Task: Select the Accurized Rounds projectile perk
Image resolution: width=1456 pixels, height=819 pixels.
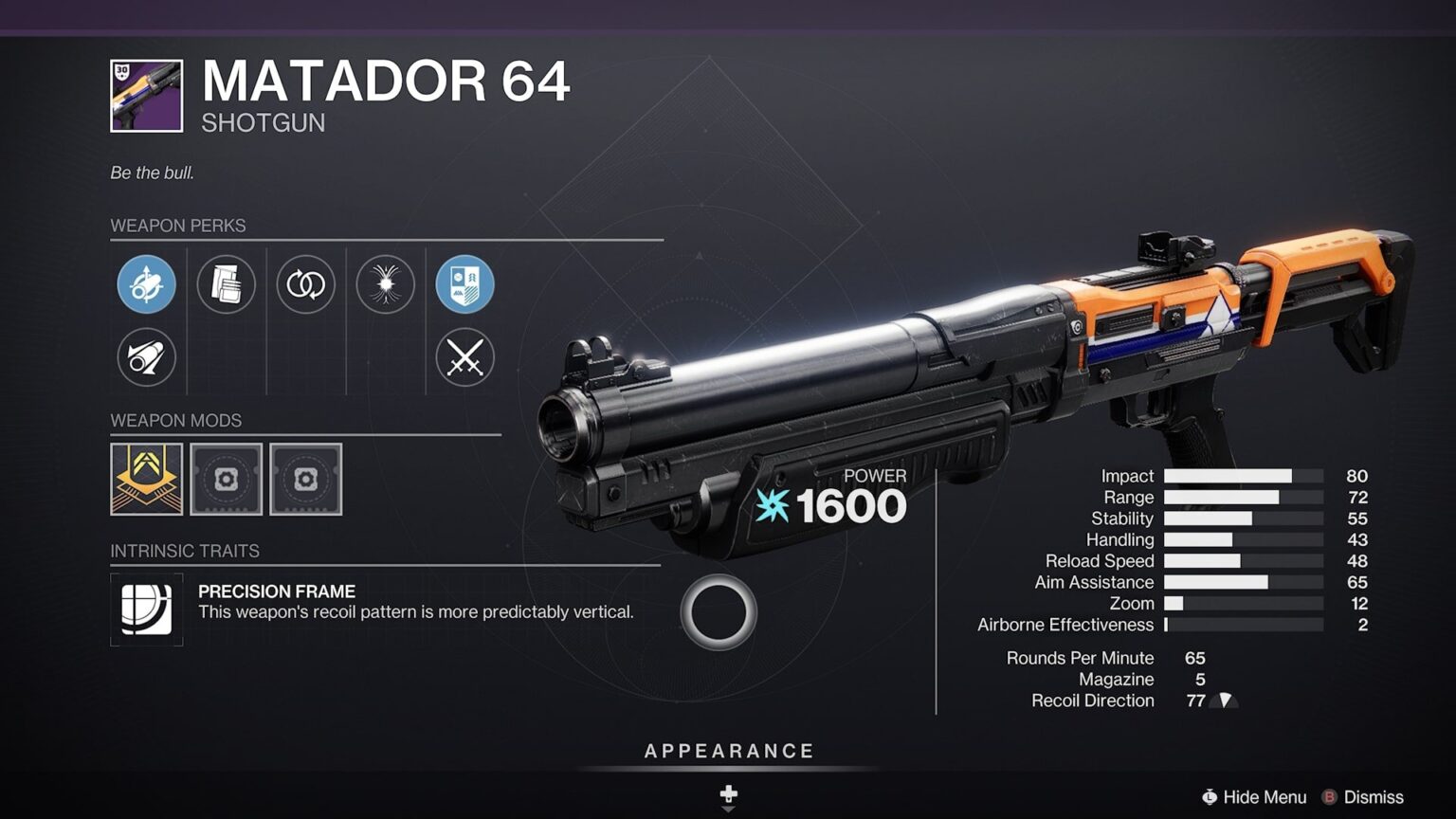Action: (146, 357)
